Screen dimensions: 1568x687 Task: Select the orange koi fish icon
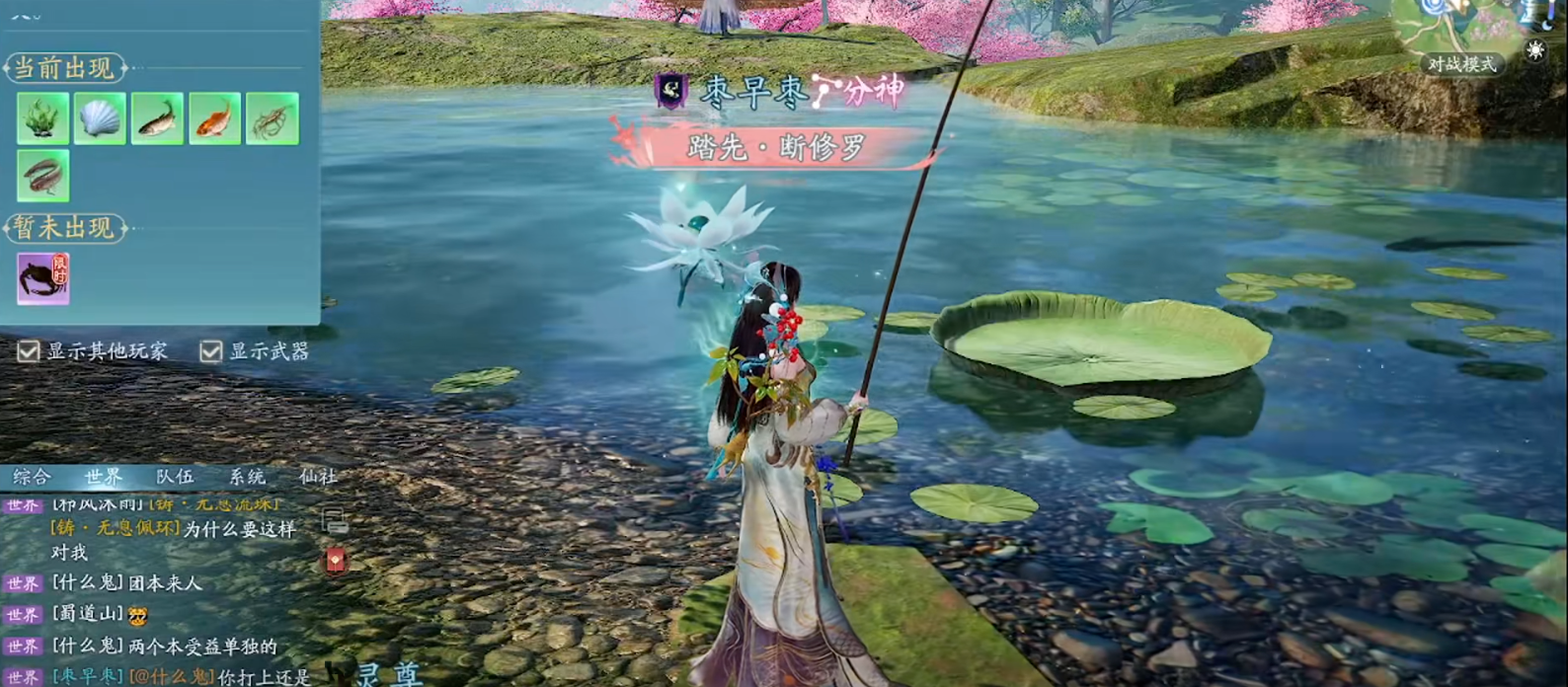point(214,118)
